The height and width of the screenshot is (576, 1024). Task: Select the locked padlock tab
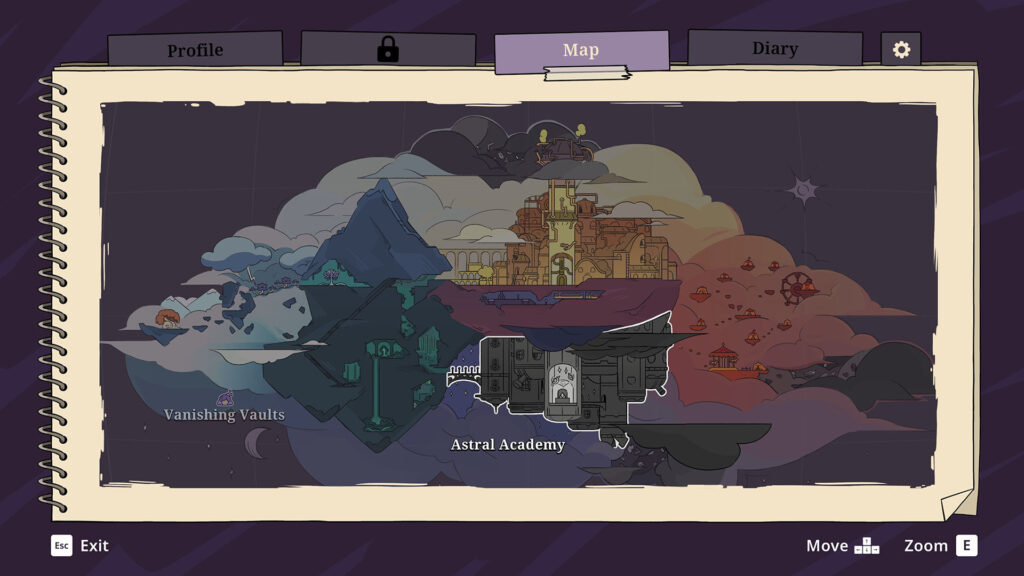coord(388,50)
